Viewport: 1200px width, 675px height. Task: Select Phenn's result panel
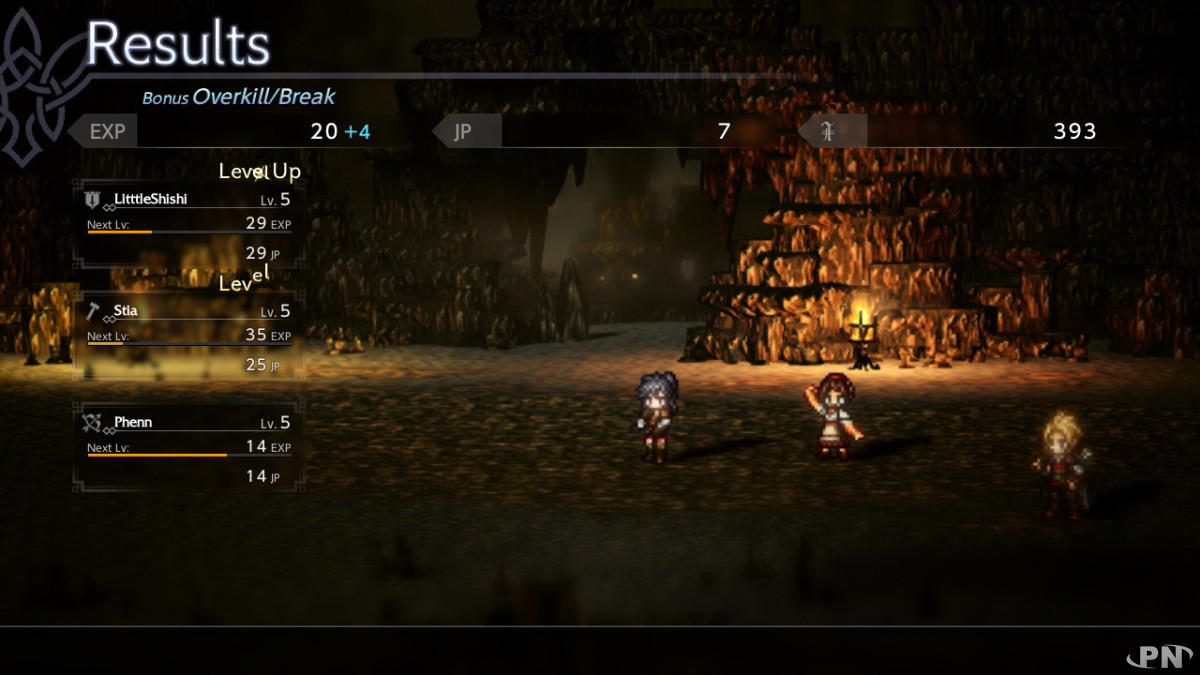188,448
